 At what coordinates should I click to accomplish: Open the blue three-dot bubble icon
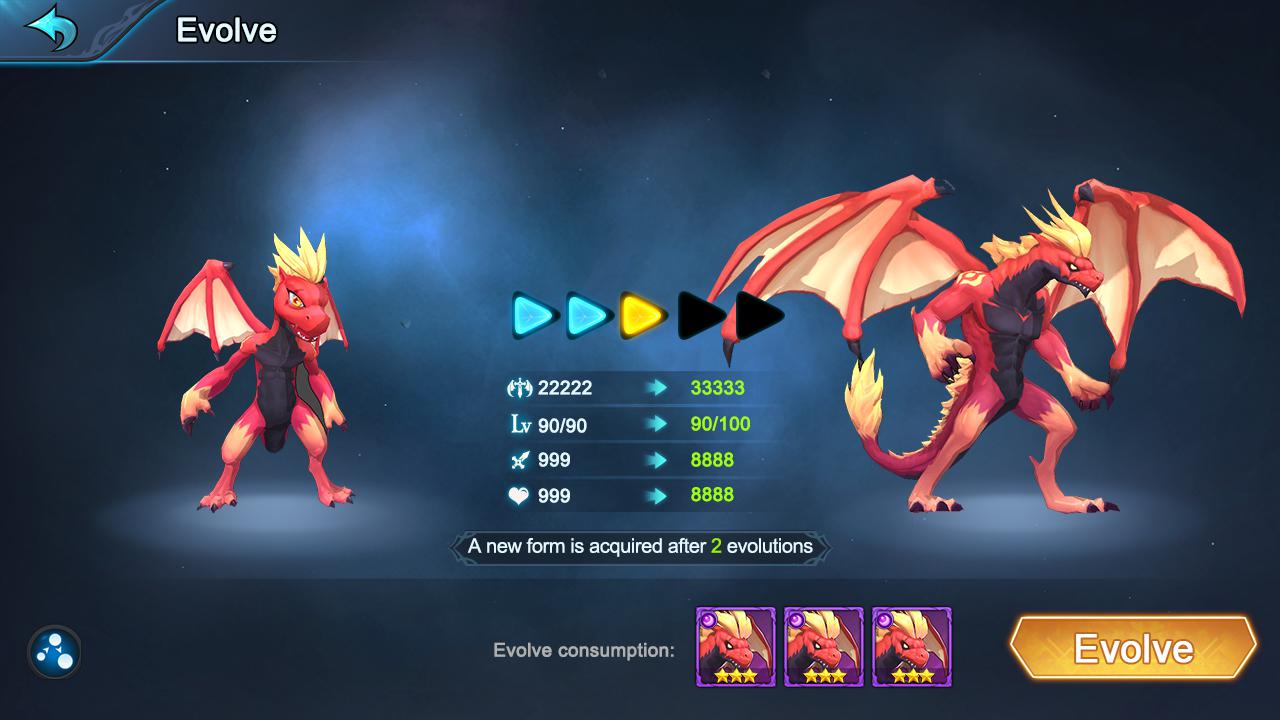tap(54, 652)
